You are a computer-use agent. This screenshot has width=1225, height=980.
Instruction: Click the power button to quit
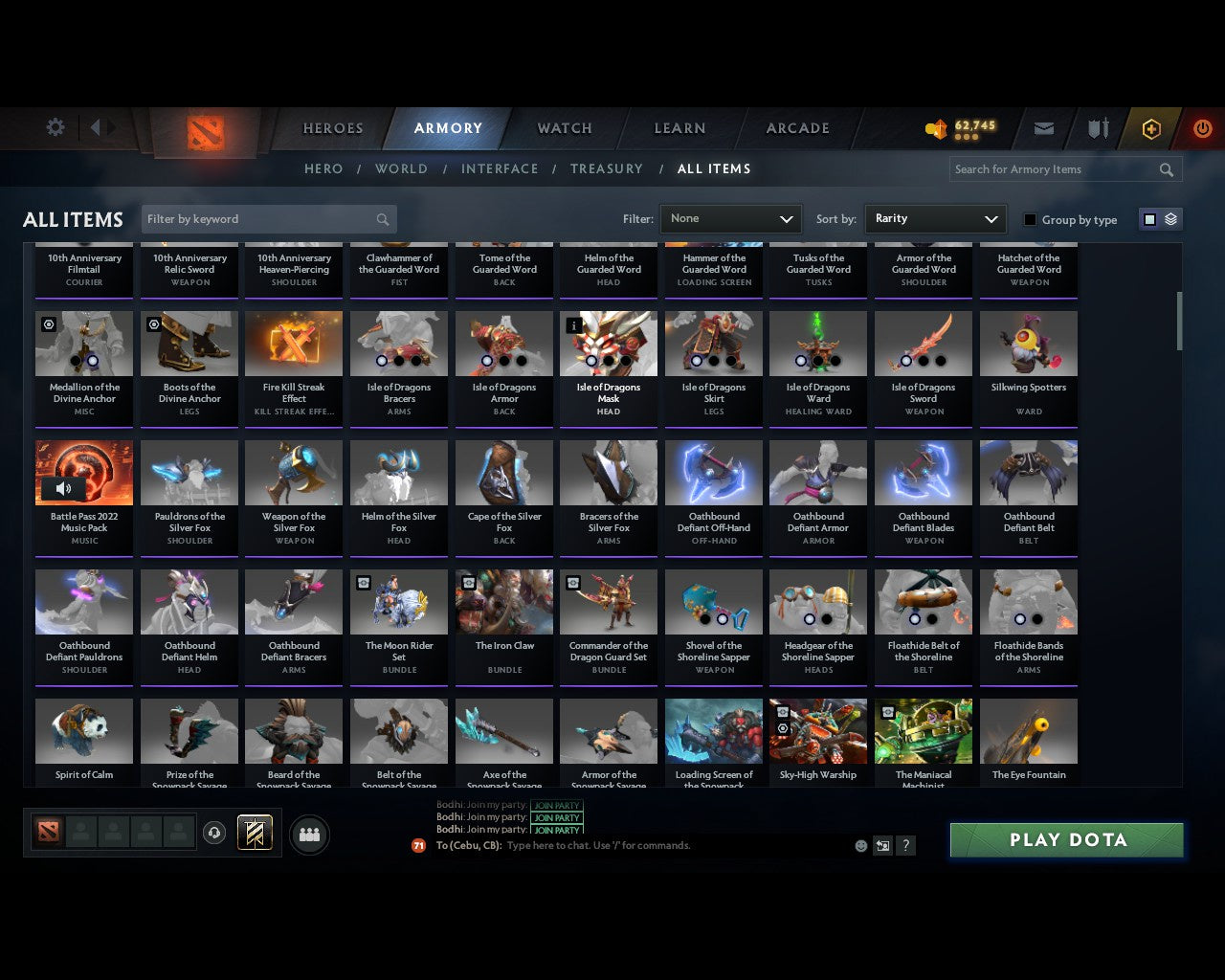click(x=1202, y=128)
